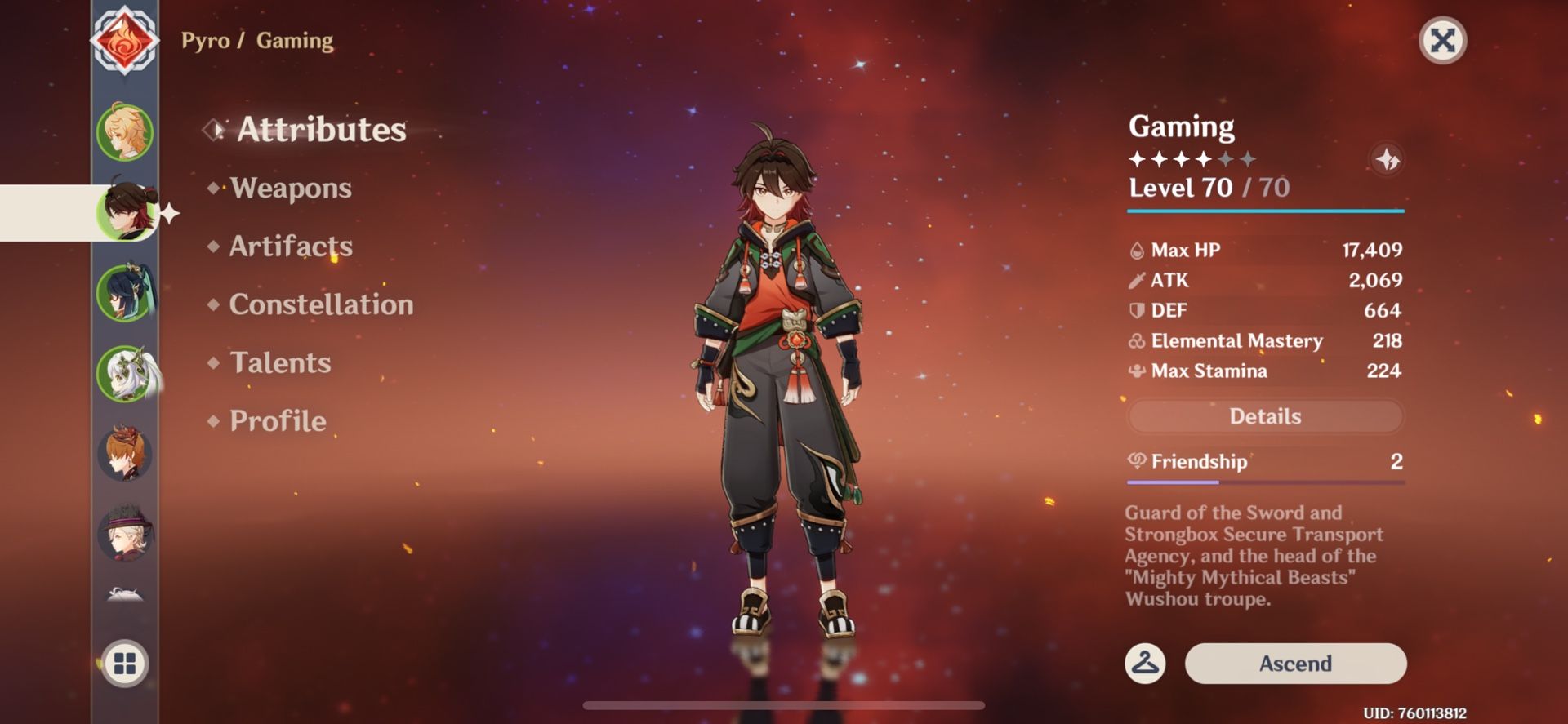Click the ATK sword icon in stats
Screen dimensions: 1568x724
coord(1136,280)
